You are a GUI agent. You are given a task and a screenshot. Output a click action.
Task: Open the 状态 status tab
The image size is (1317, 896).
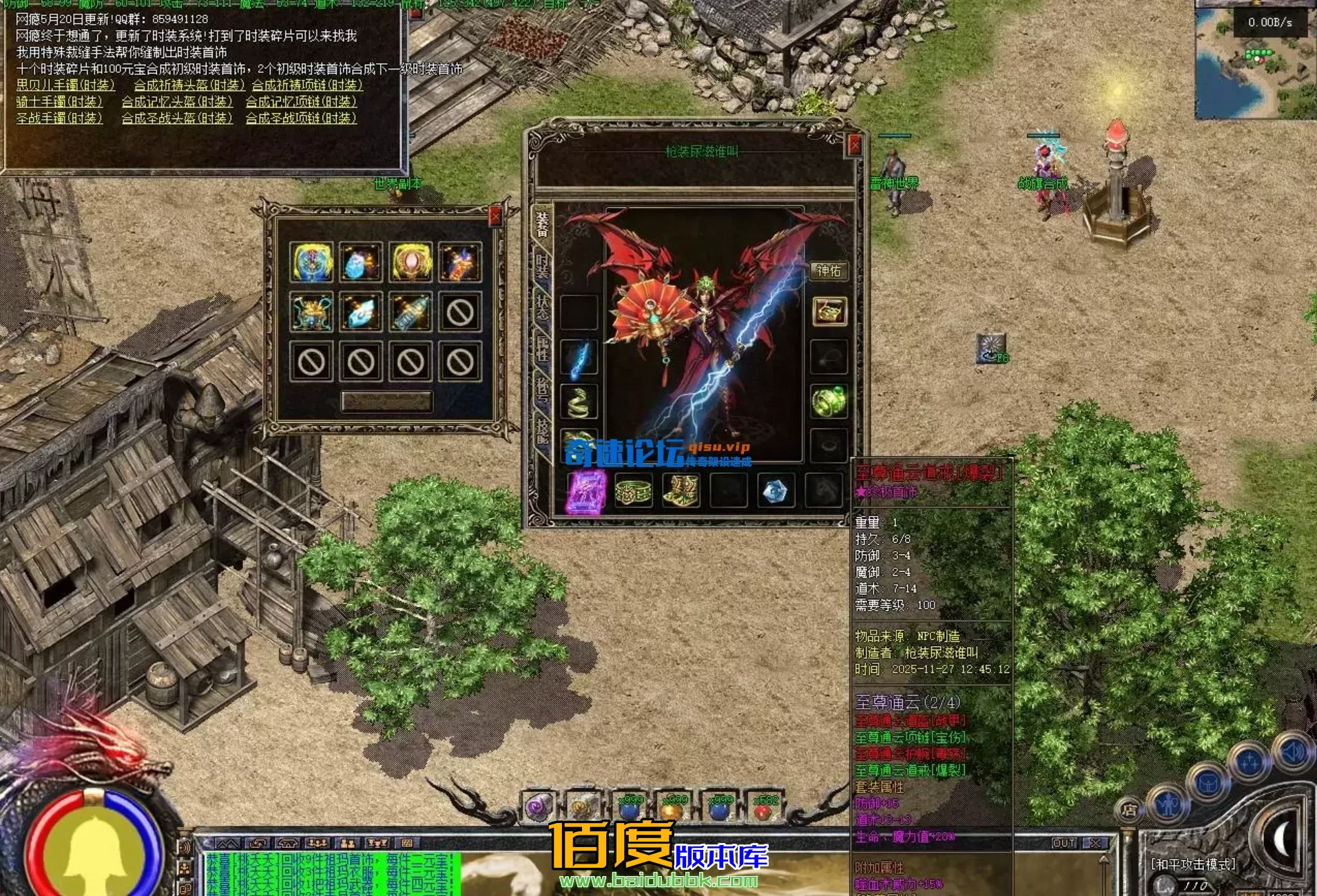(543, 306)
